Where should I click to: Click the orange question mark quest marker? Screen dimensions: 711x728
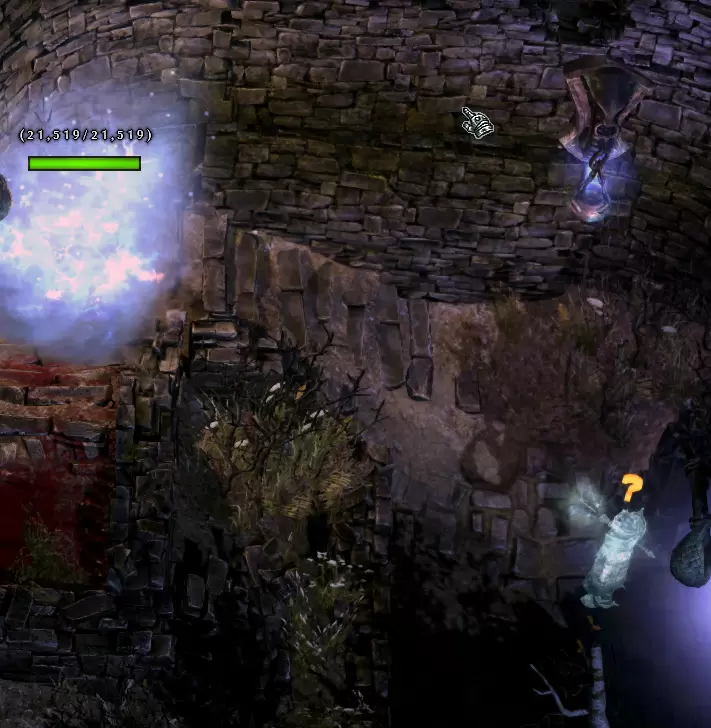[x=631, y=489]
